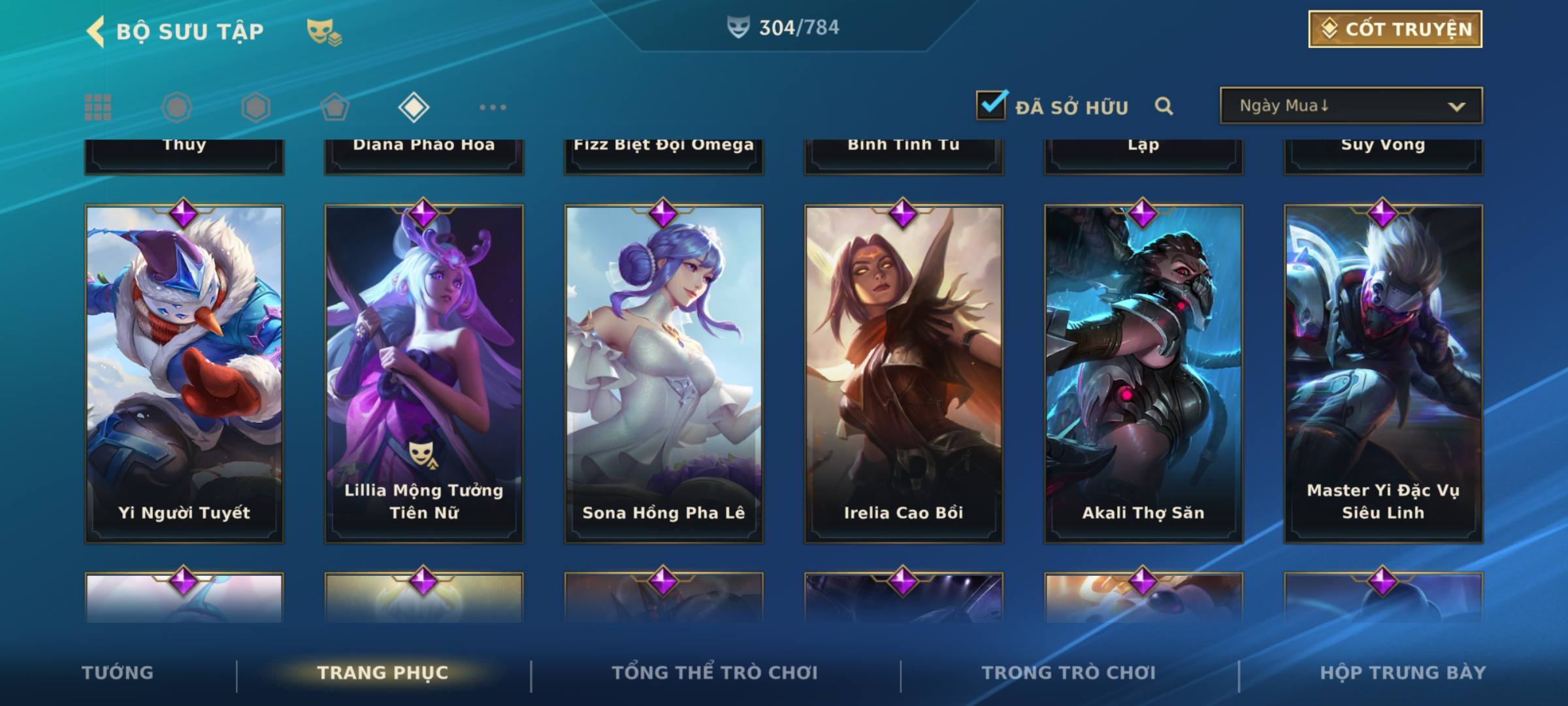Open Sona Hồng Pha Lê skin

664,373
